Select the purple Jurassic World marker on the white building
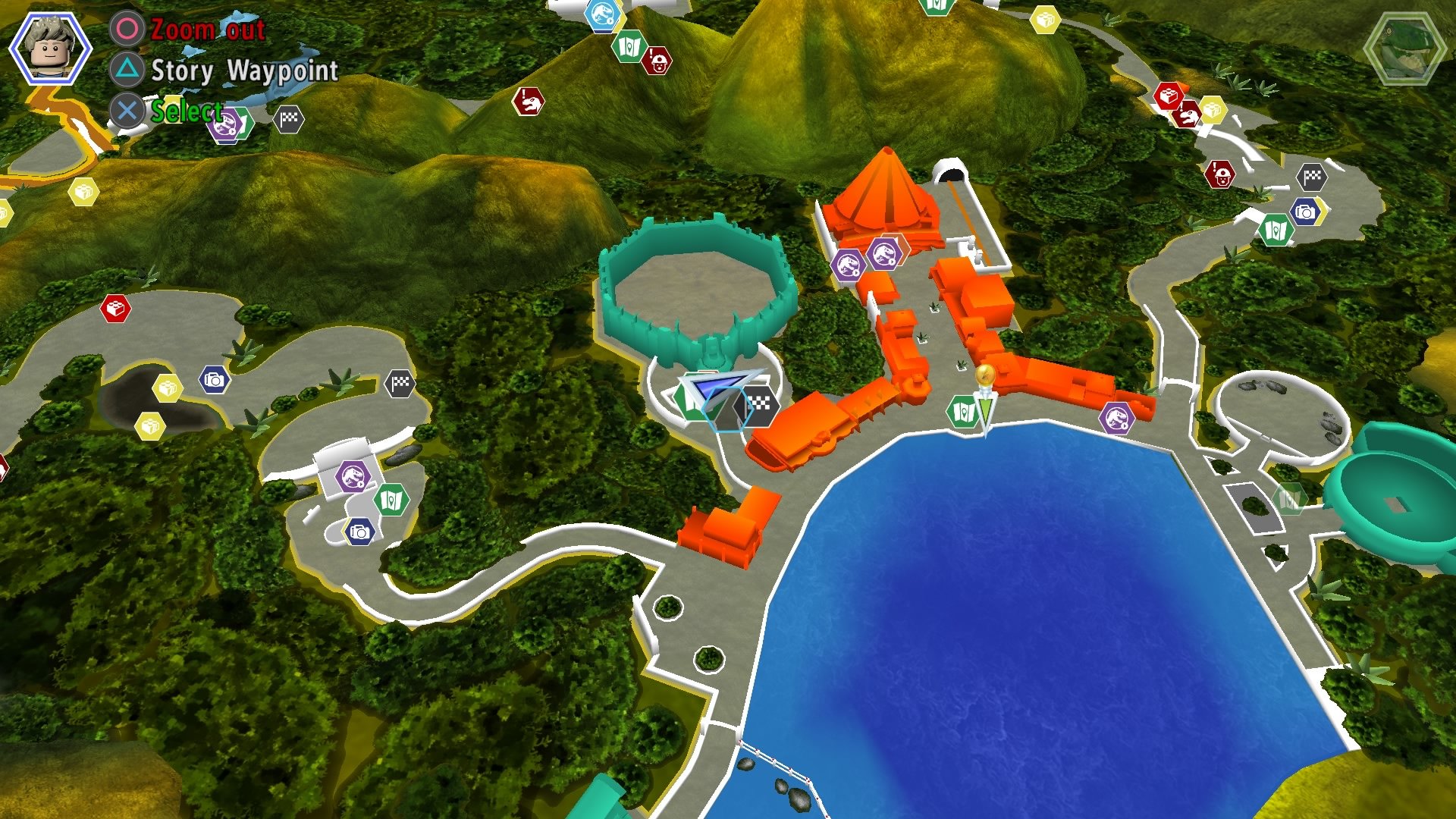The image size is (1456, 819). point(353,477)
